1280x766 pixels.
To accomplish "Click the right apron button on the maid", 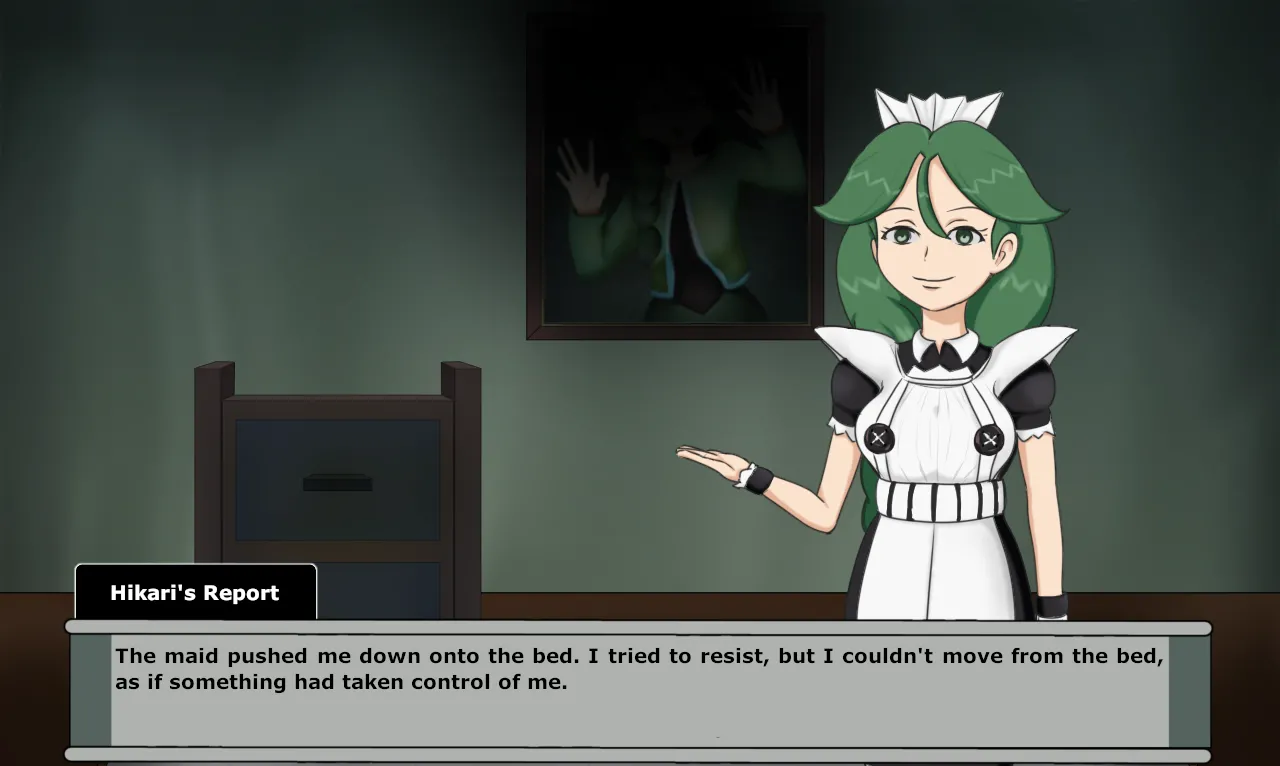I will pos(987,438).
